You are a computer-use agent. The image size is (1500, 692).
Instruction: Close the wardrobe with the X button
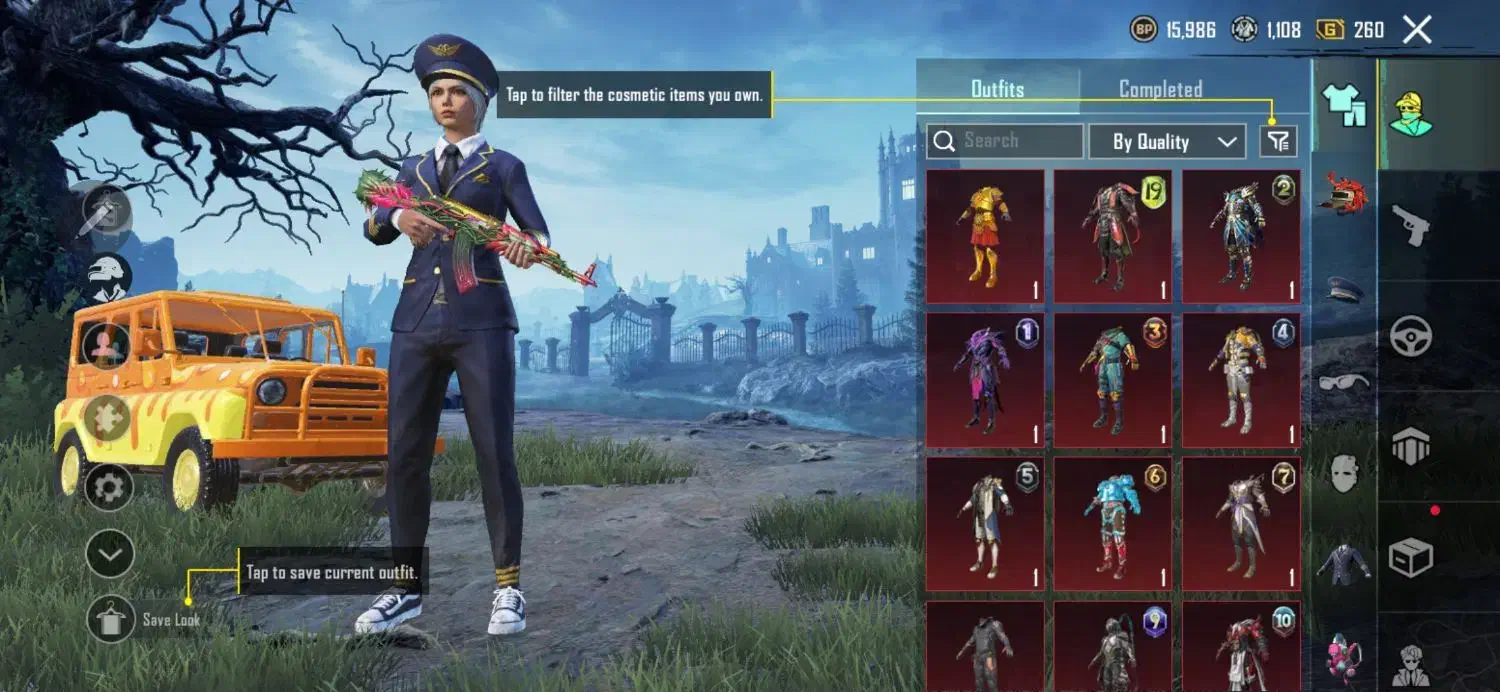tap(1417, 30)
